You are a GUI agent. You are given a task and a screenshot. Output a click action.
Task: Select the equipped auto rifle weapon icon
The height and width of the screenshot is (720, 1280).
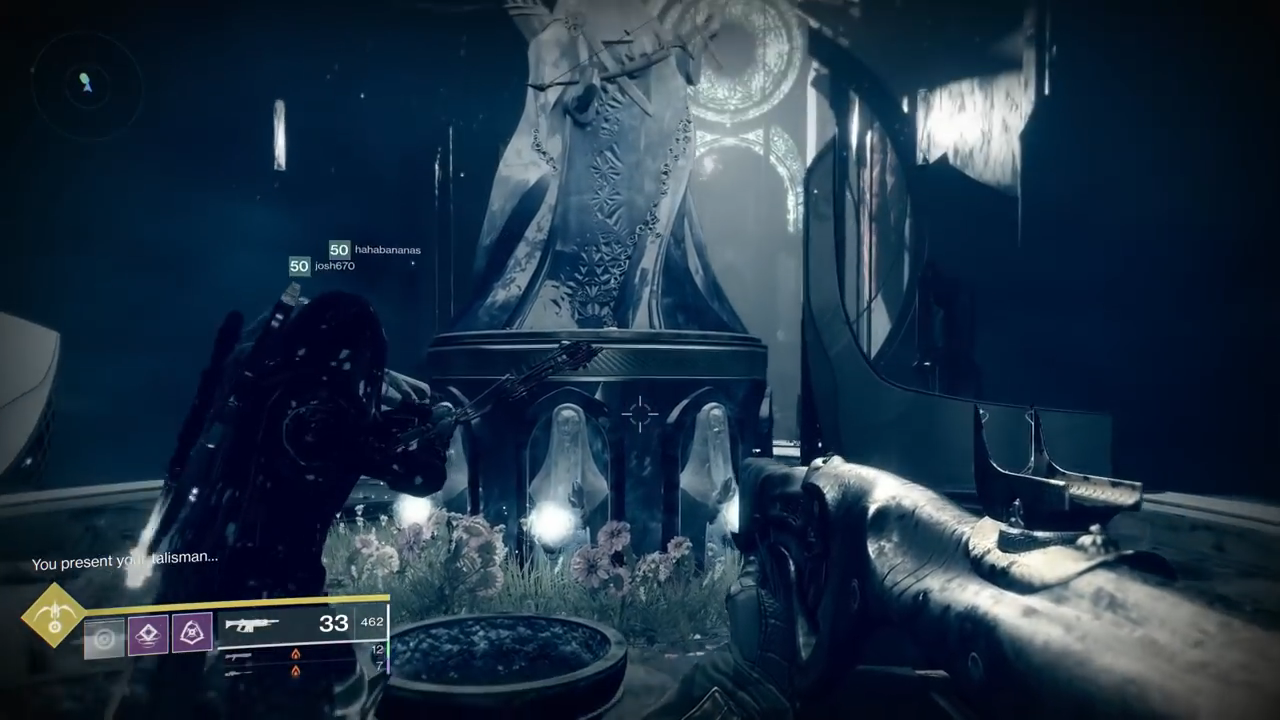point(251,624)
